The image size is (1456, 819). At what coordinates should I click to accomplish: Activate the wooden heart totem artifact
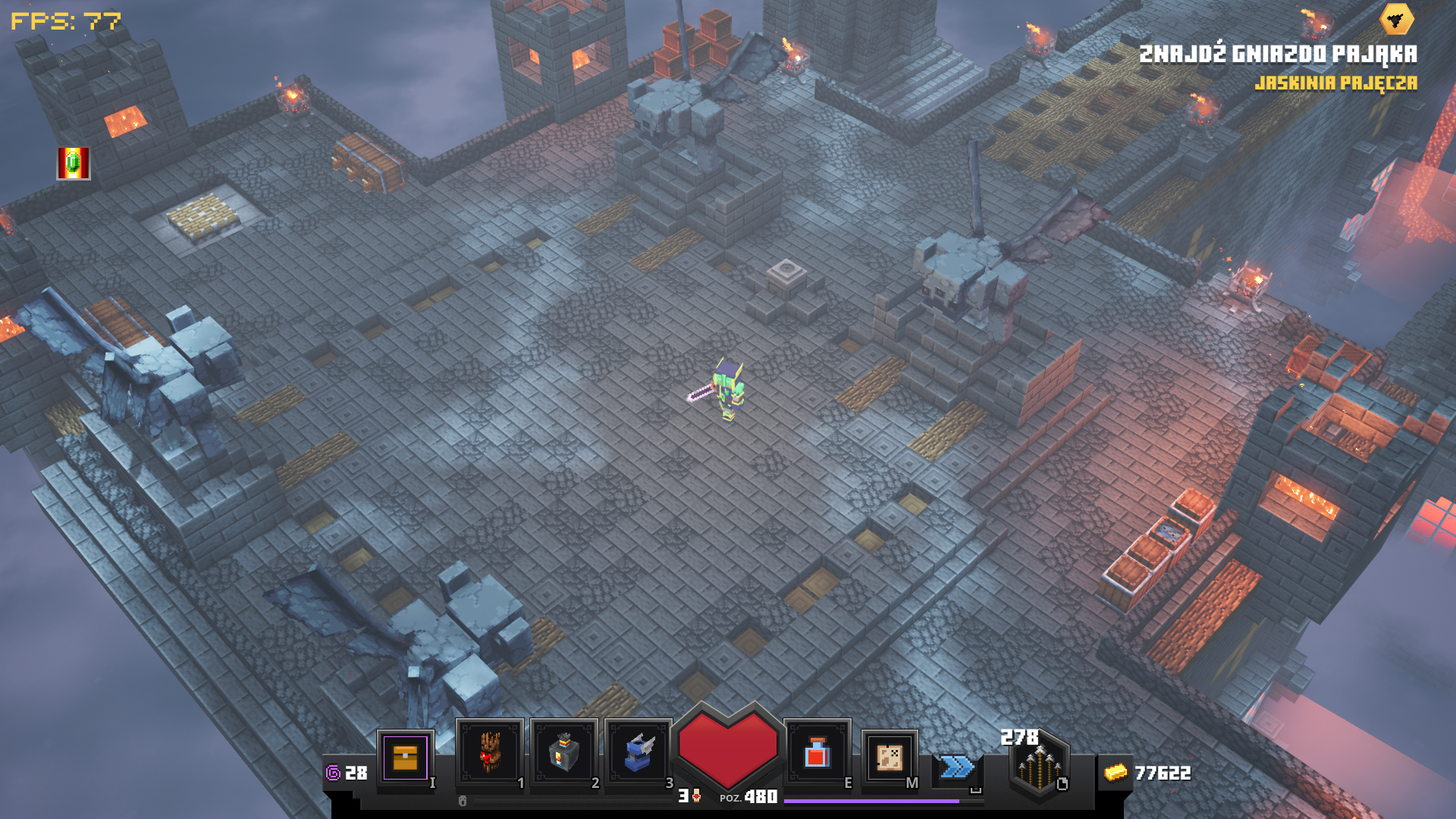coord(489,753)
